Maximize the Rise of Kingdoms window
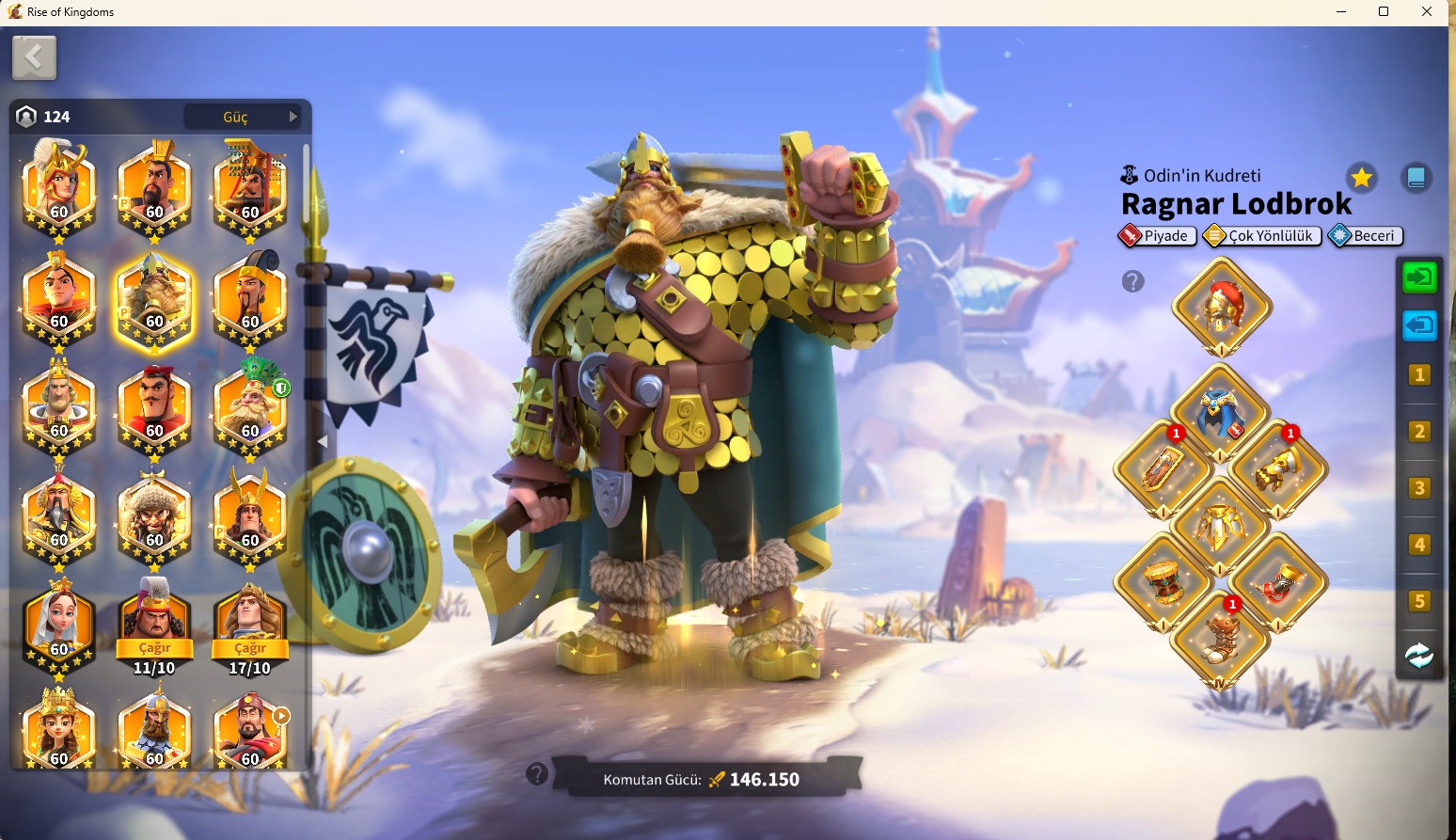The image size is (1456, 840). click(1384, 12)
